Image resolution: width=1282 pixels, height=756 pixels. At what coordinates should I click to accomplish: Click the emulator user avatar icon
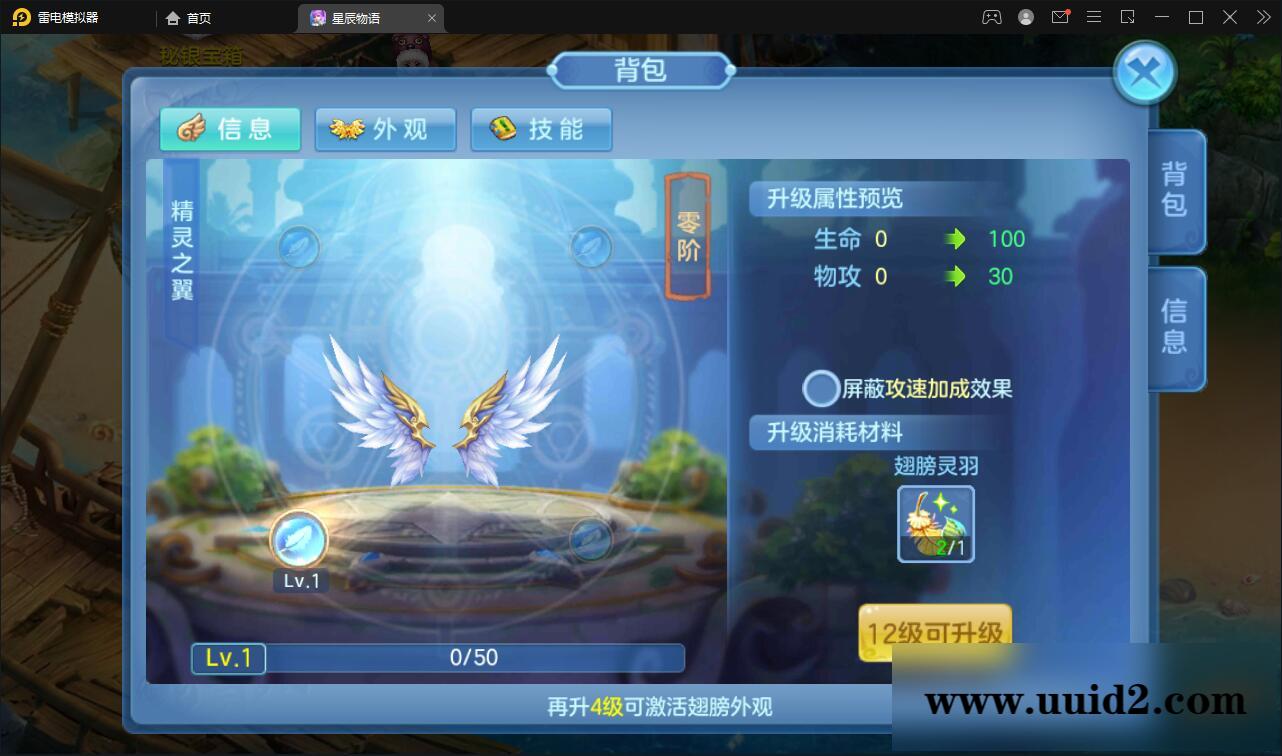(x=1024, y=17)
